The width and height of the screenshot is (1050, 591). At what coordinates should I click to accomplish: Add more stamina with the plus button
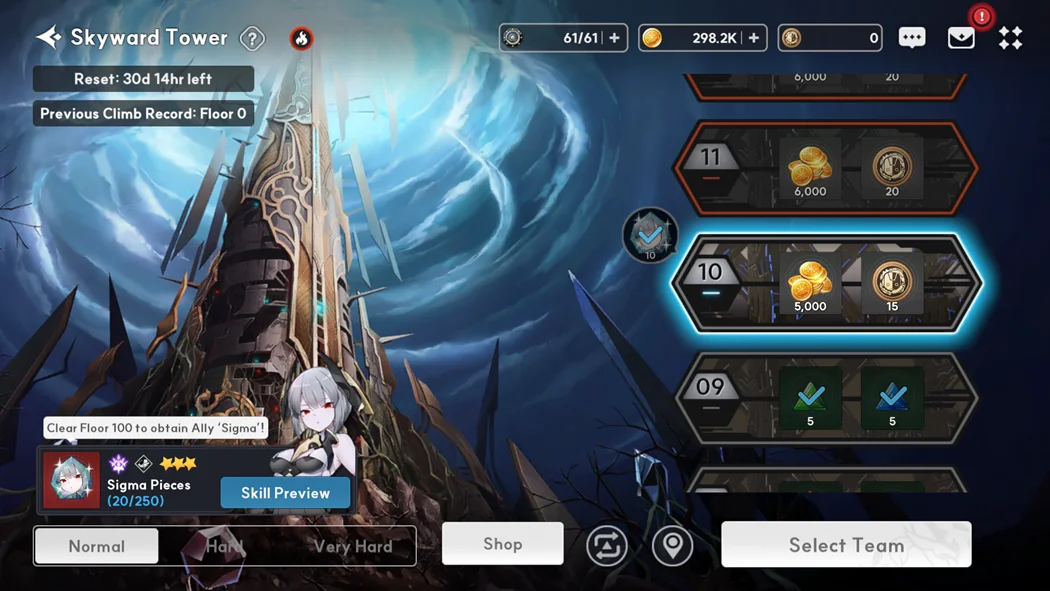coord(614,38)
